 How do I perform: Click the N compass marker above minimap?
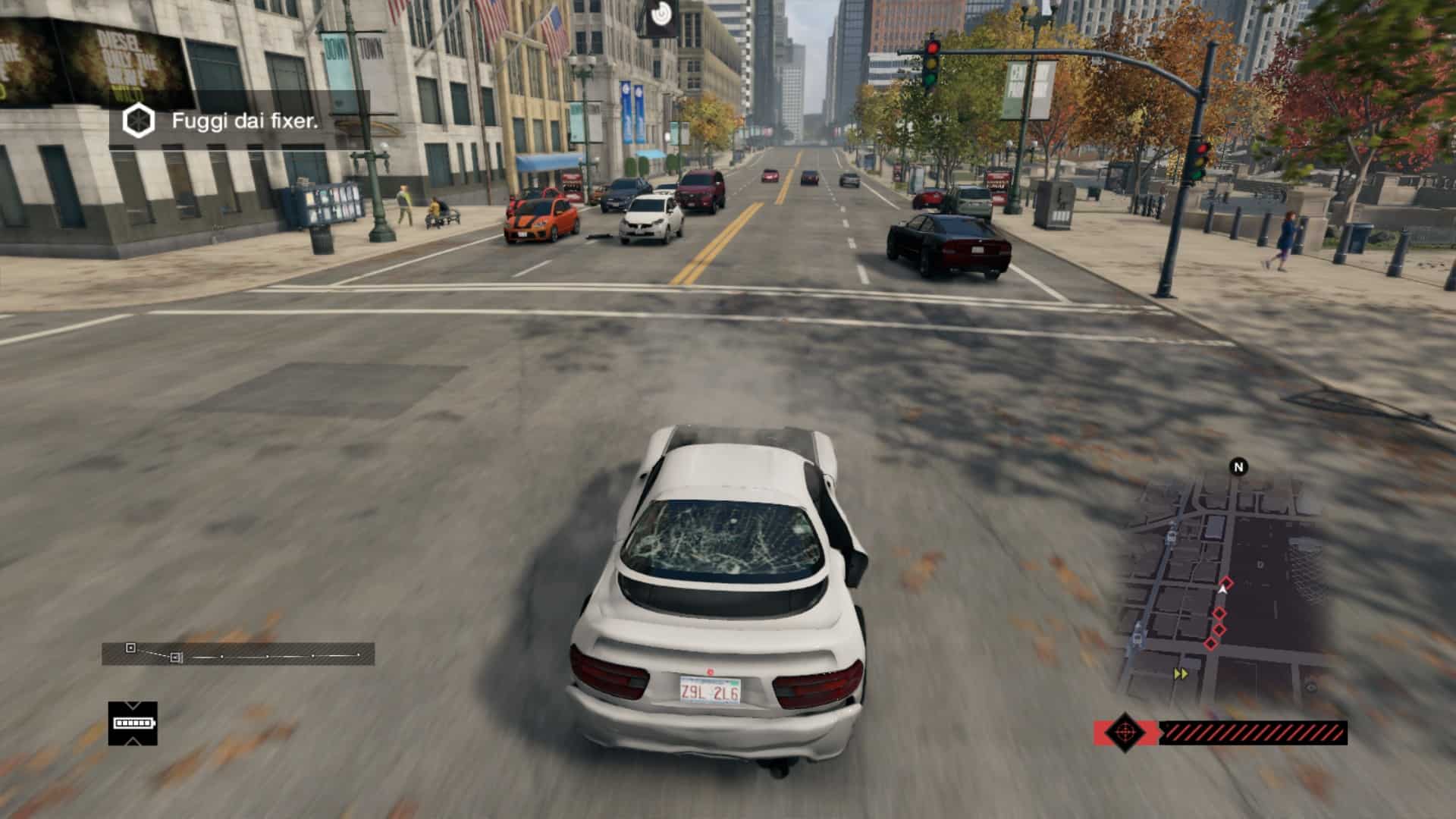(x=1239, y=467)
